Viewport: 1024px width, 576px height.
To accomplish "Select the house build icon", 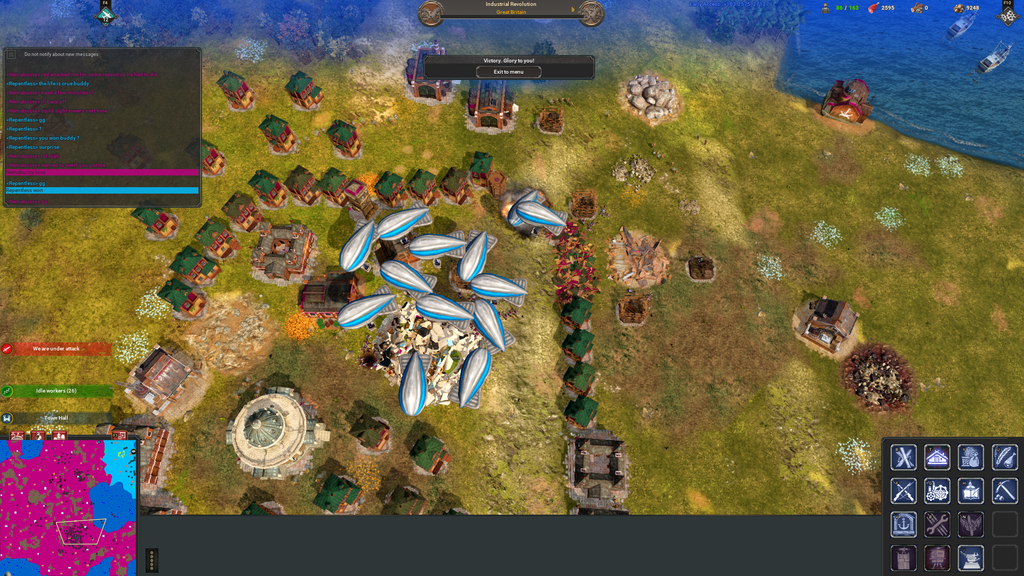I will pos(937,458).
